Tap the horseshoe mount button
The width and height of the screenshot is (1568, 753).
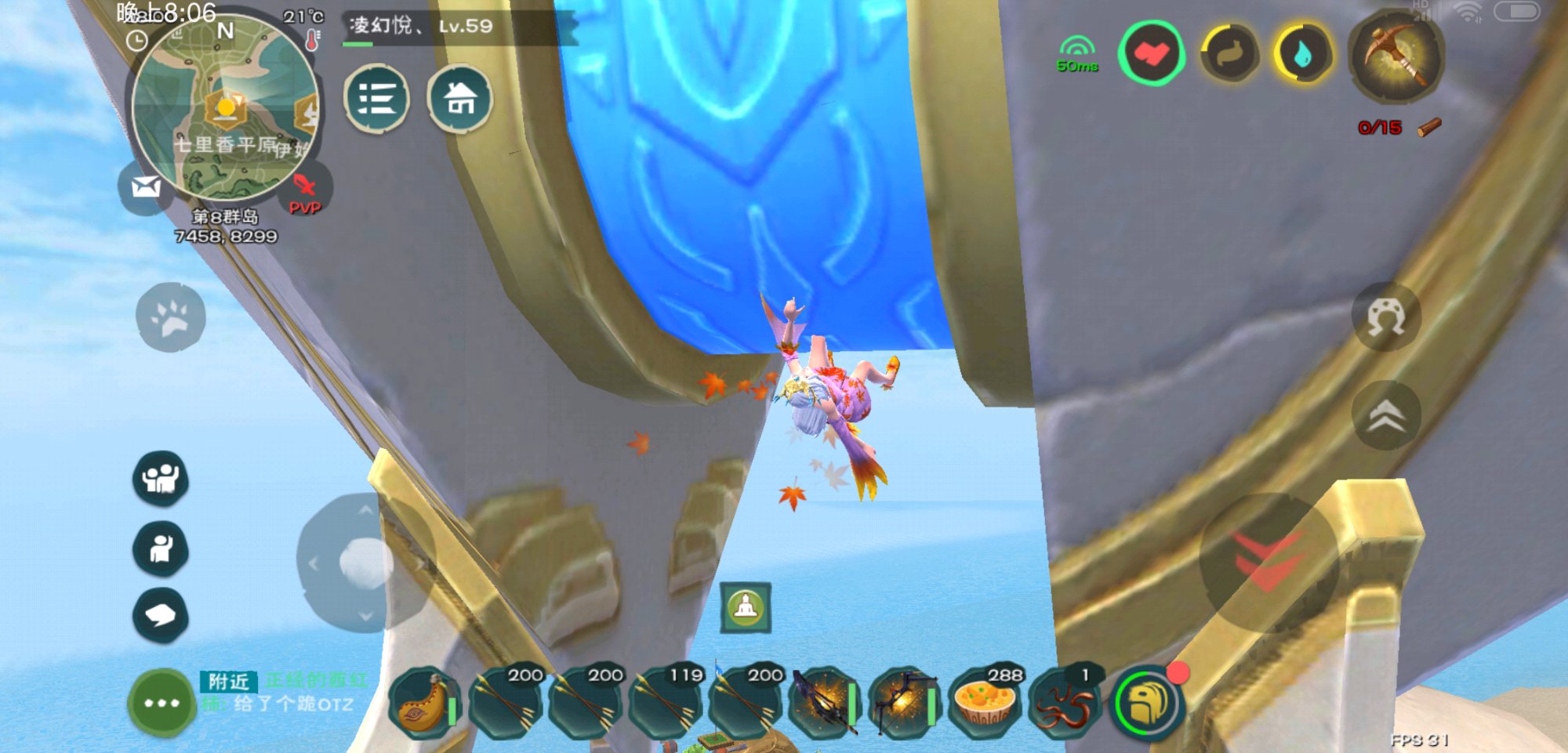tap(1386, 317)
